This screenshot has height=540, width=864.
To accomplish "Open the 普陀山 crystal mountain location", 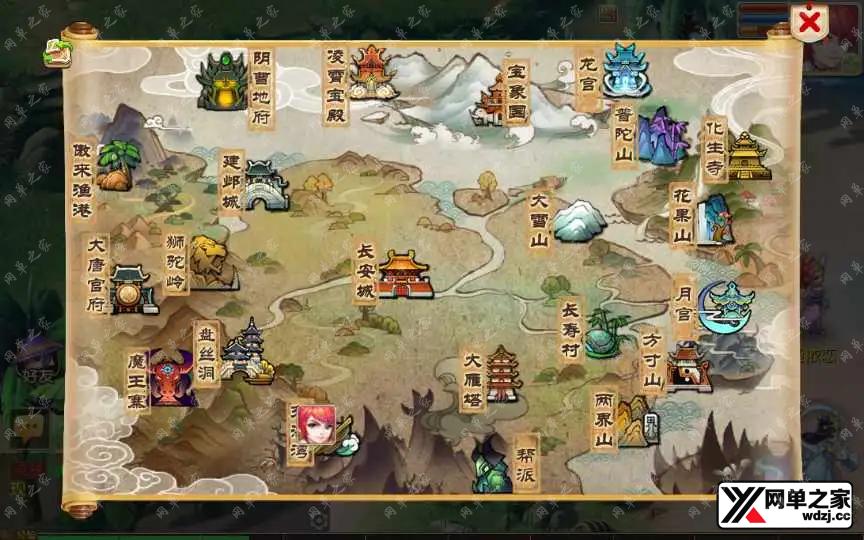I will [x=660, y=136].
